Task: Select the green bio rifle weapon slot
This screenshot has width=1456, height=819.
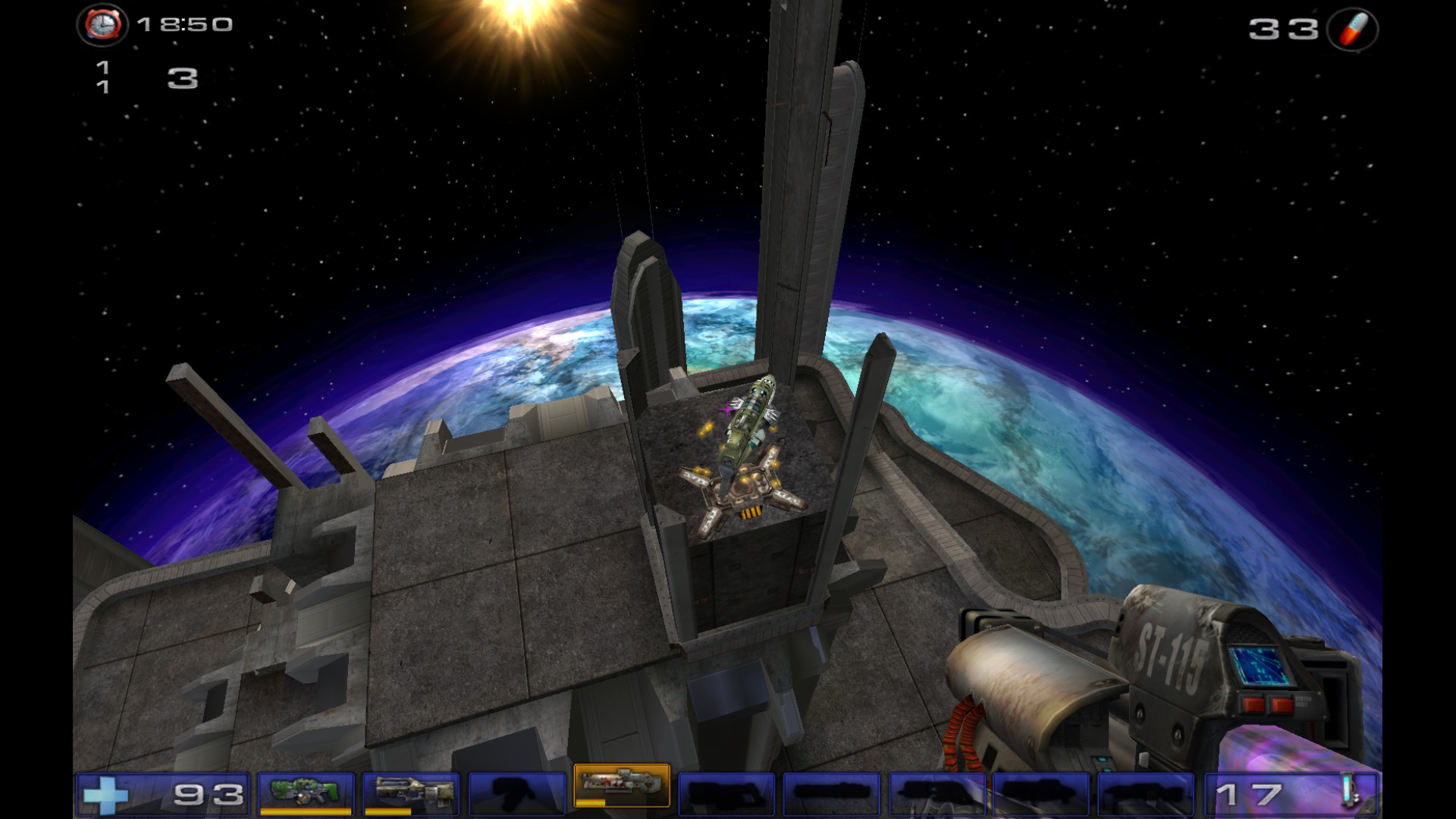Action: point(306,792)
